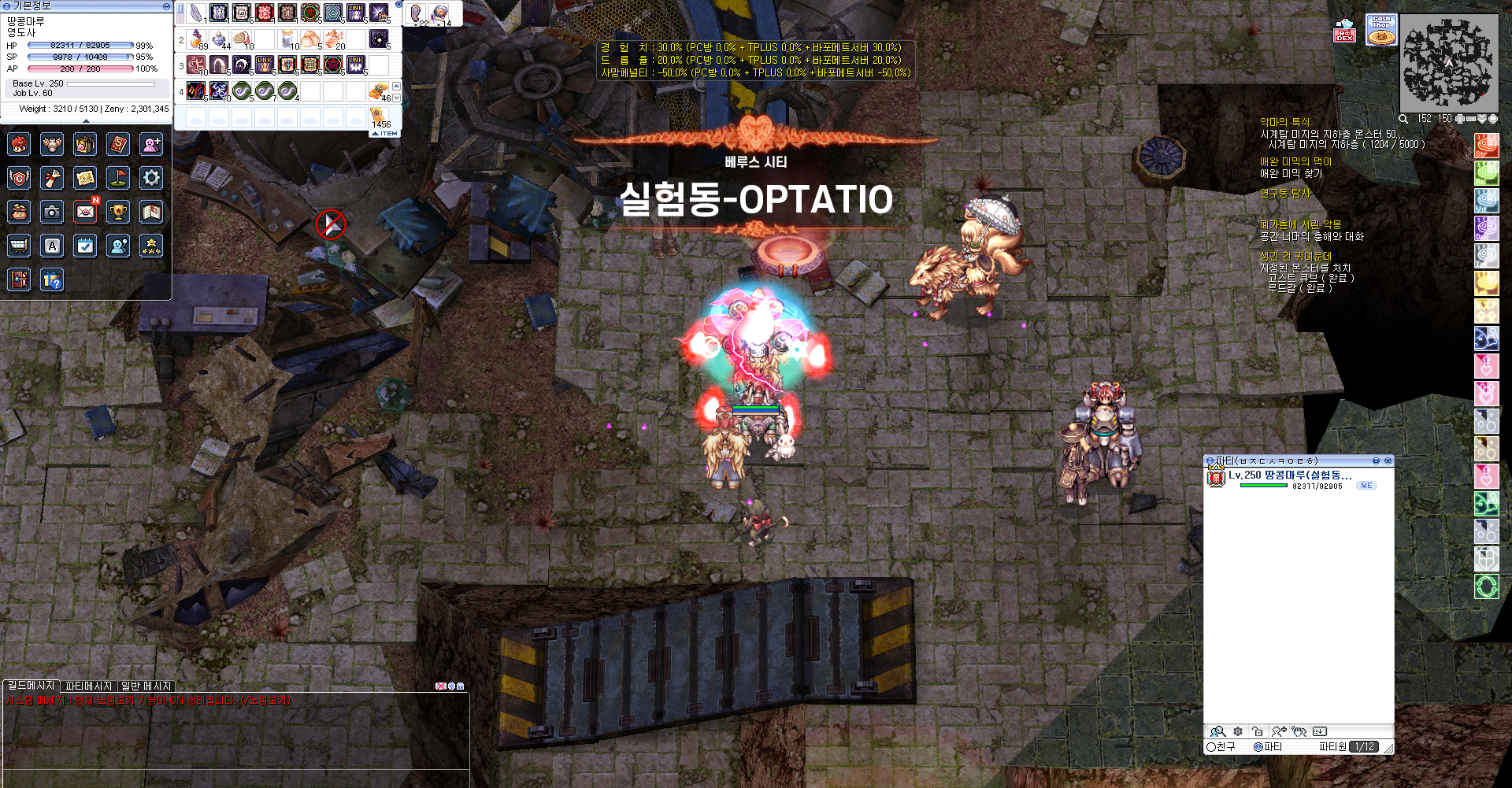Open the equipment window armor icon
Image resolution: width=1512 pixels, height=788 pixels.
52,144
